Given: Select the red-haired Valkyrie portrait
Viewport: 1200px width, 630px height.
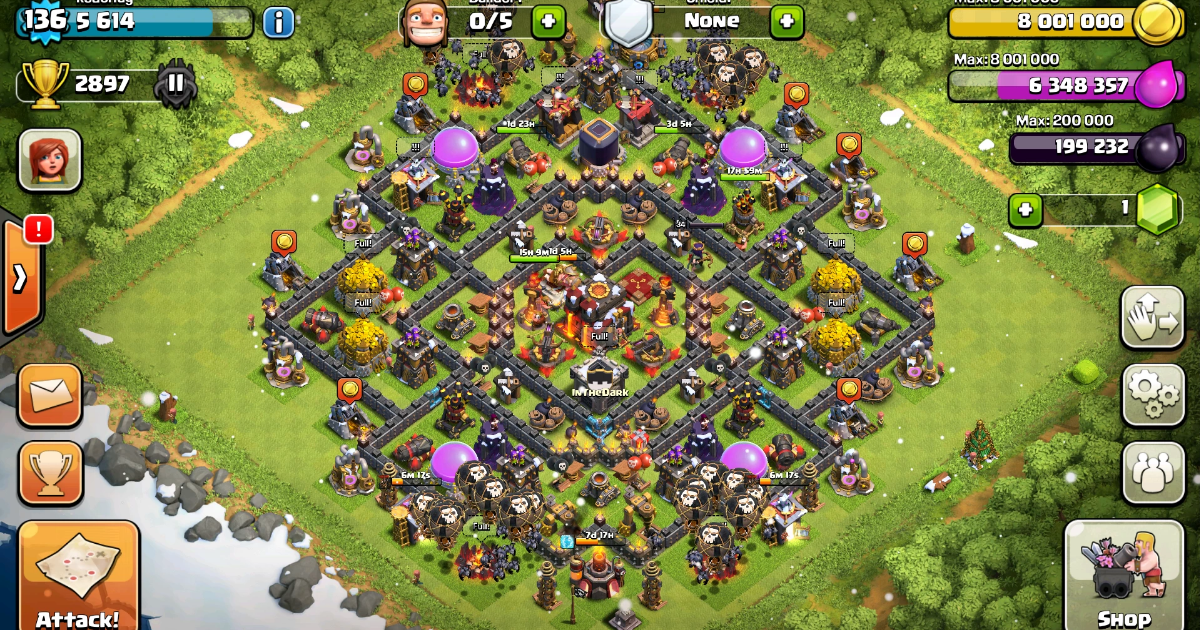Looking at the screenshot, I should click(50, 160).
